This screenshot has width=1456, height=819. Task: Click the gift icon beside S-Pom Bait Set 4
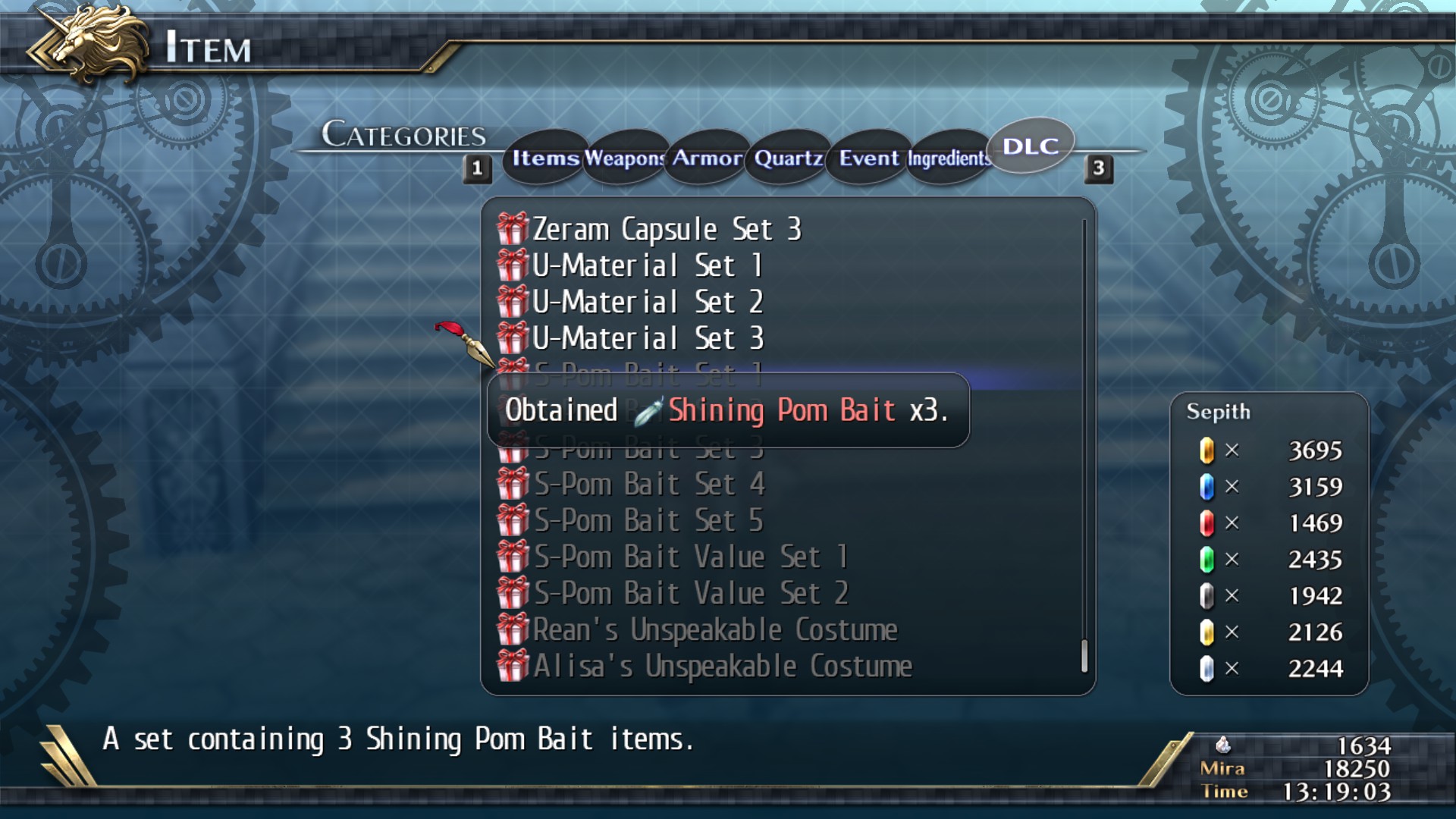point(513,483)
